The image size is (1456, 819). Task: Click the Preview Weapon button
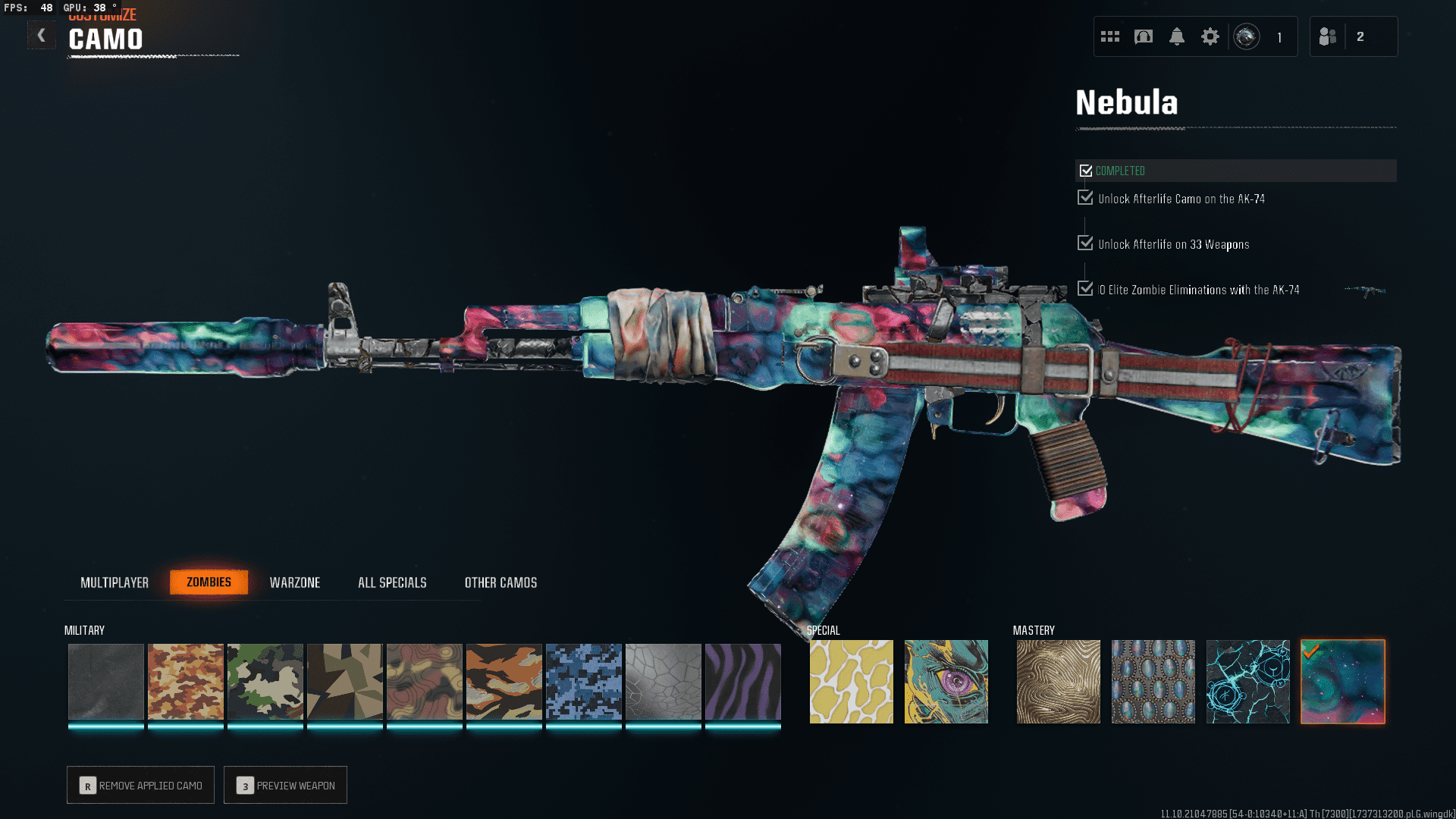tap(286, 785)
